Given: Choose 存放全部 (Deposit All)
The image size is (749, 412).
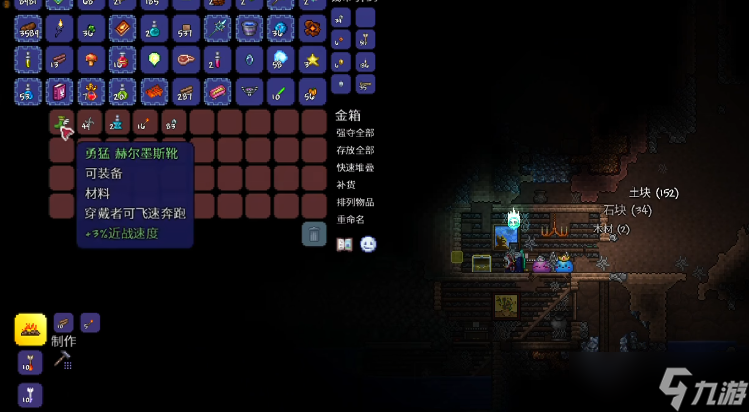Looking at the screenshot, I should coord(355,150).
